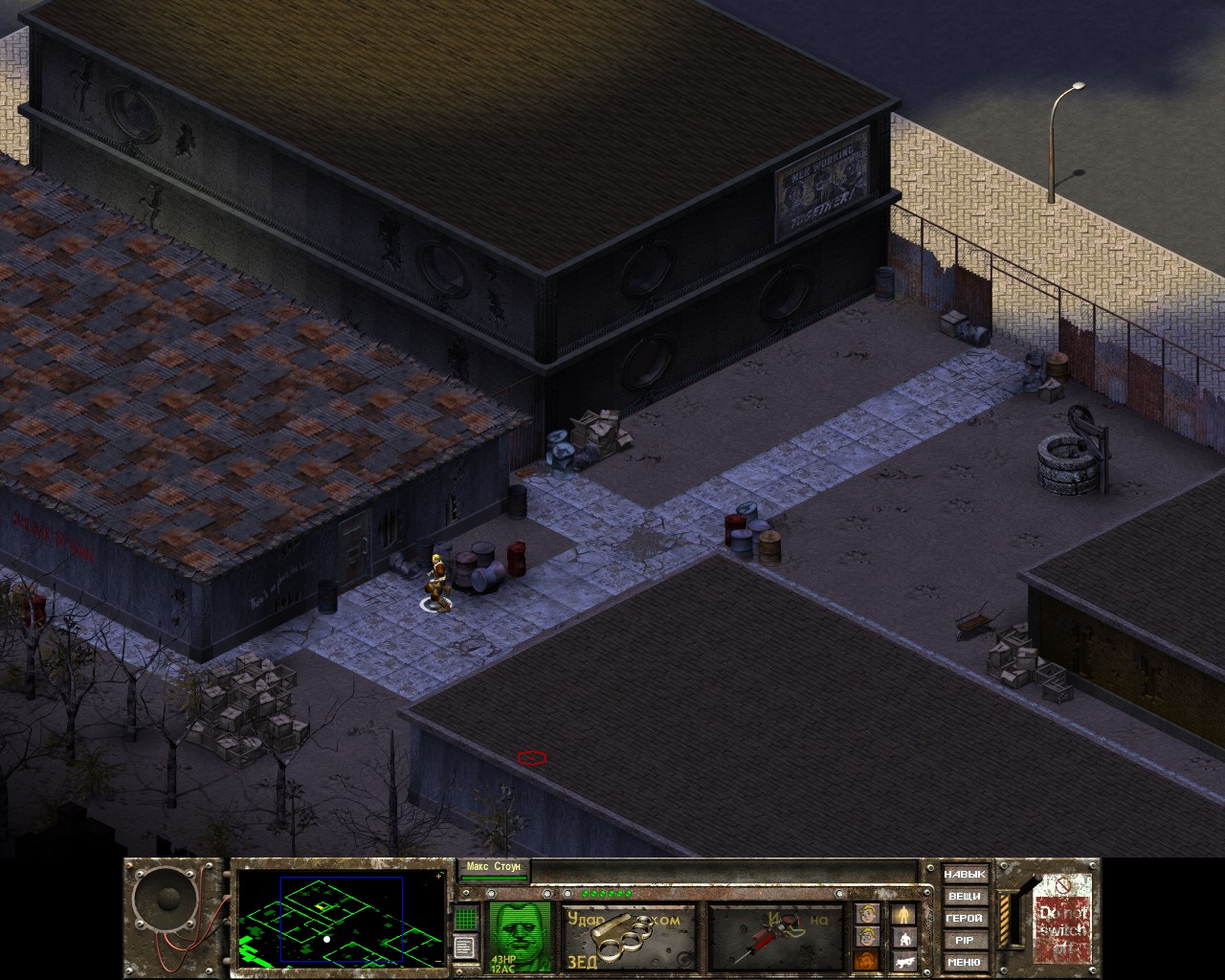Choose the top Vault Boy sentry mode face
The width and height of the screenshot is (1225, 980).
(867, 915)
